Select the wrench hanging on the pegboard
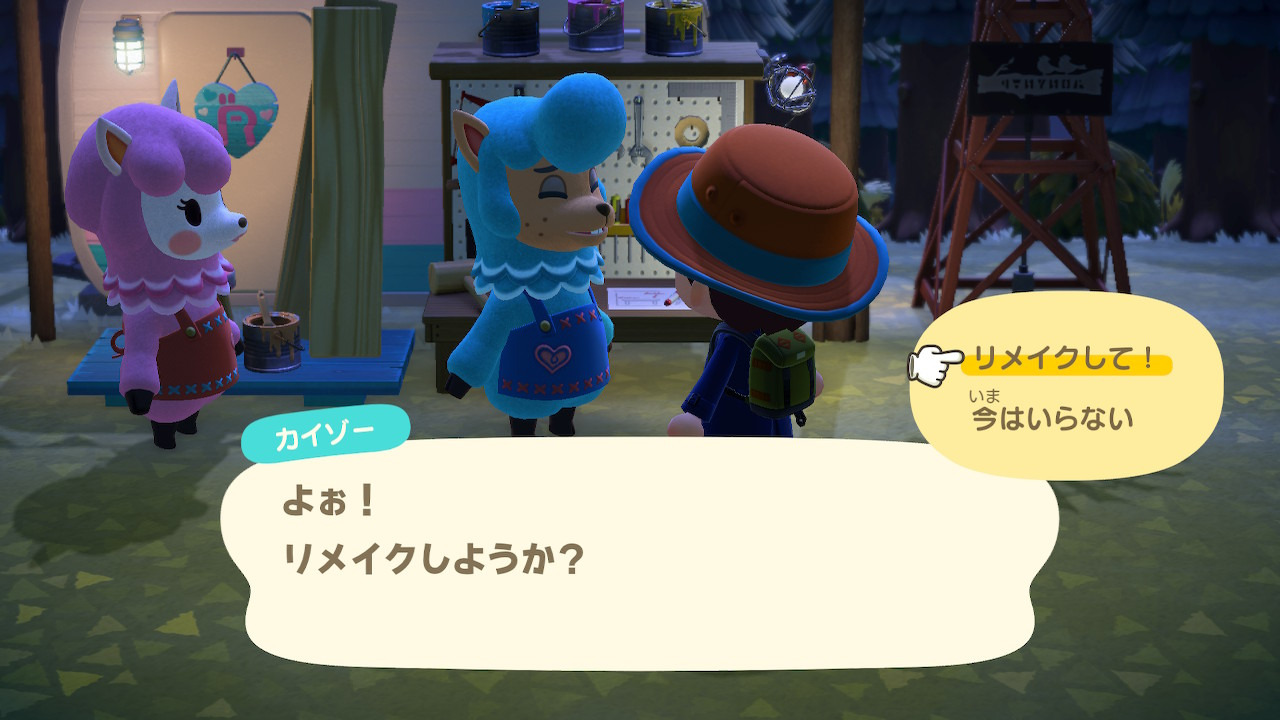Image resolution: width=1280 pixels, height=720 pixels. click(x=636, y=125)
